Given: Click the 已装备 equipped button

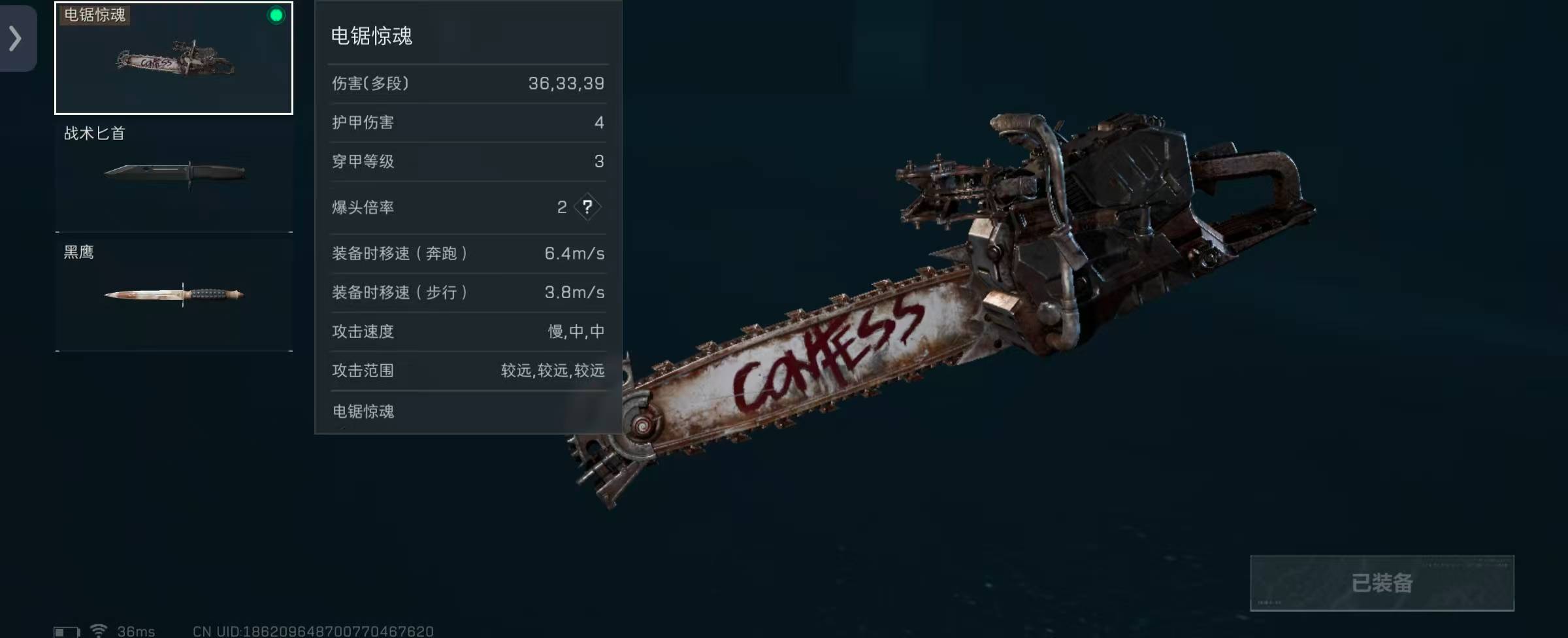Looking at the screenshot, I should pos(1382,582).
